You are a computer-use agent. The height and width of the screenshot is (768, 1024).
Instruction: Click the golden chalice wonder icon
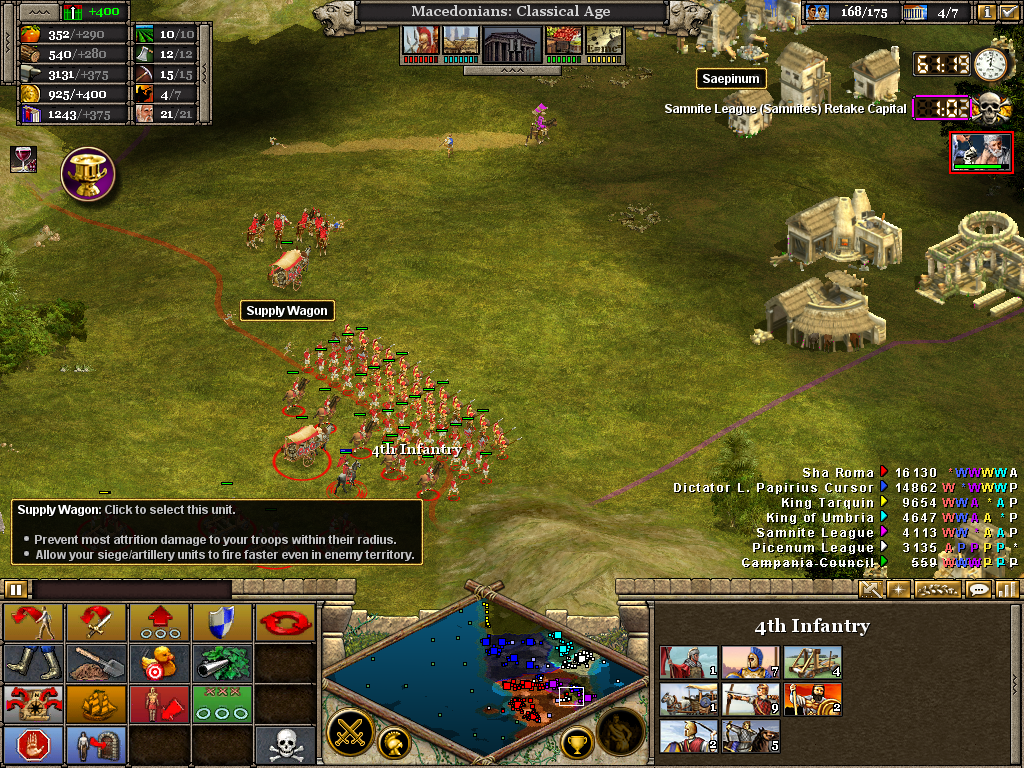pos(88,174)
